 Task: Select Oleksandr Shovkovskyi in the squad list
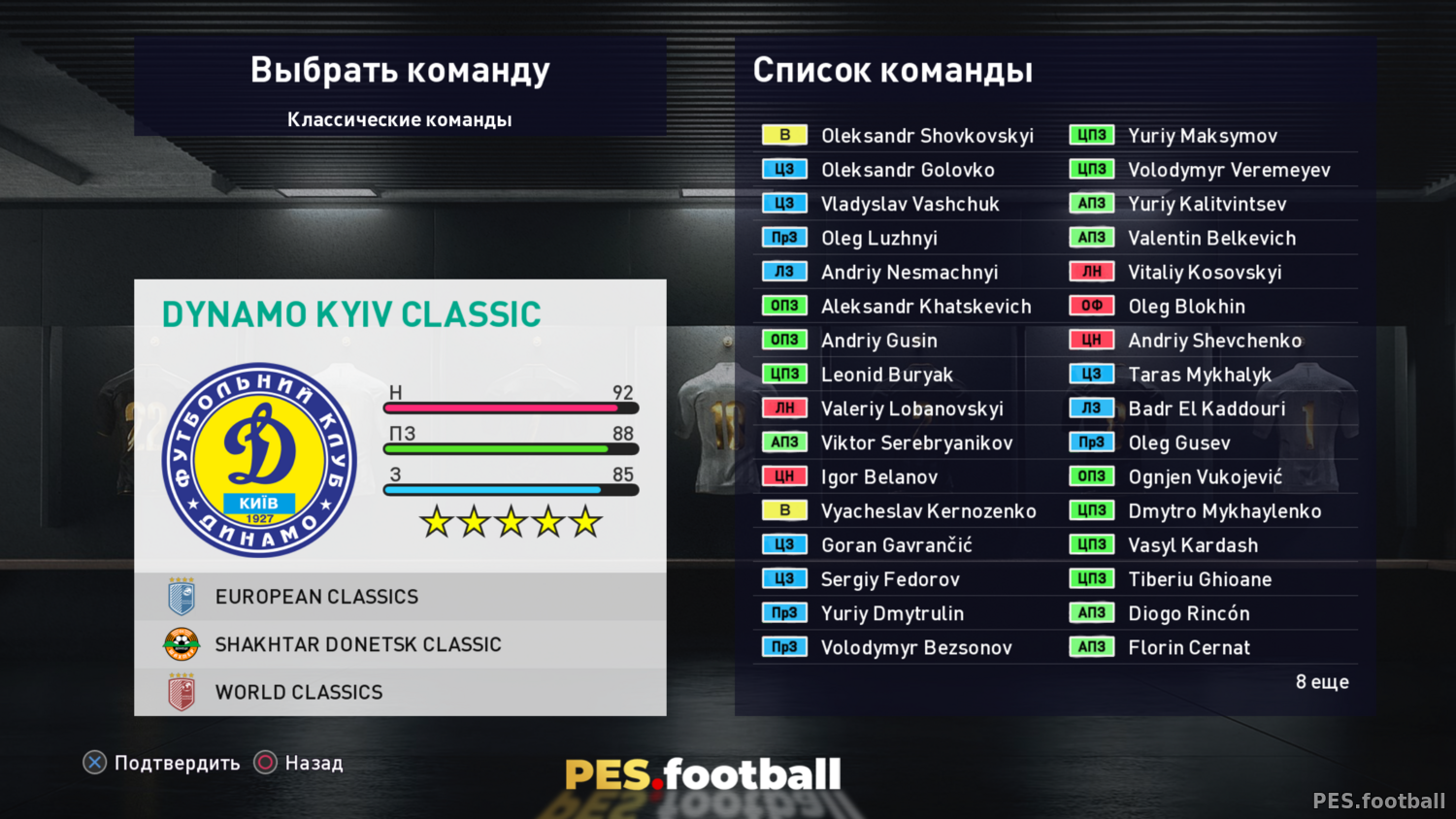pos(926,136)
